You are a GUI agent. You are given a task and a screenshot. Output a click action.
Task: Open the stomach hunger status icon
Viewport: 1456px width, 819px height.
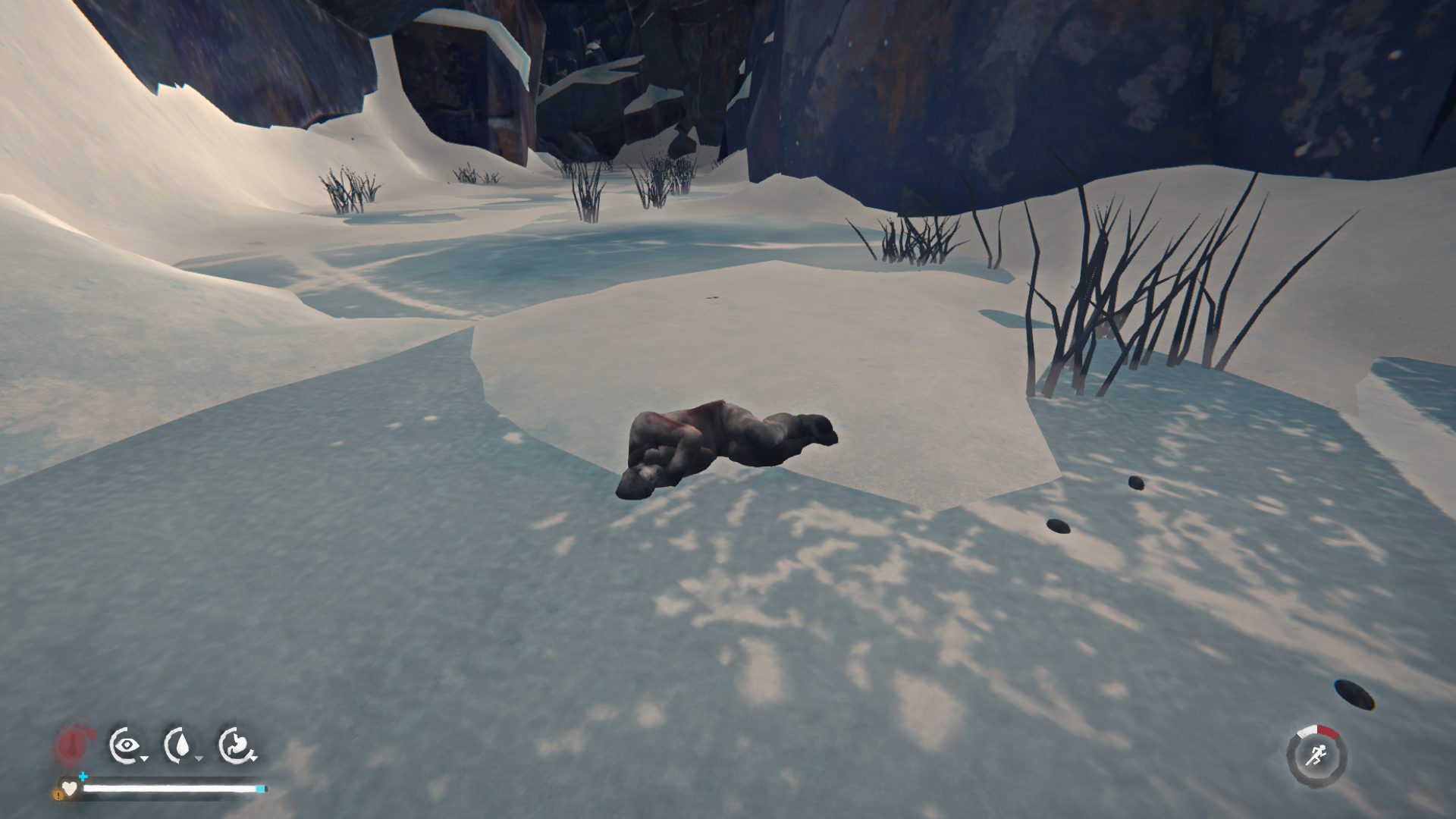tap(236, 745)
